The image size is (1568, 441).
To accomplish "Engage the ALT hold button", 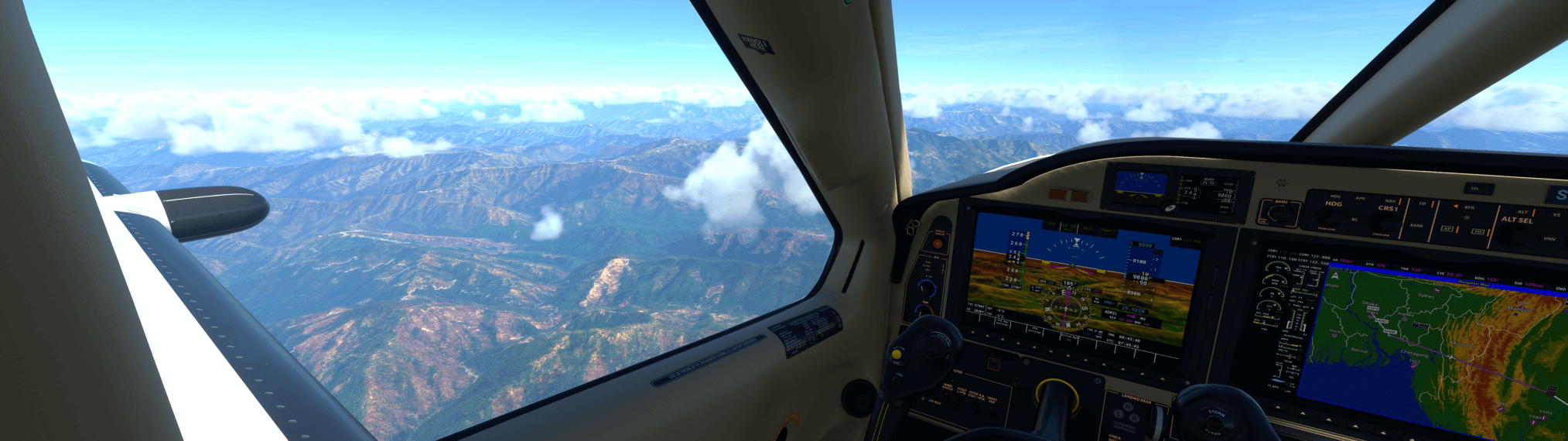I will (x=1522, y=211).
